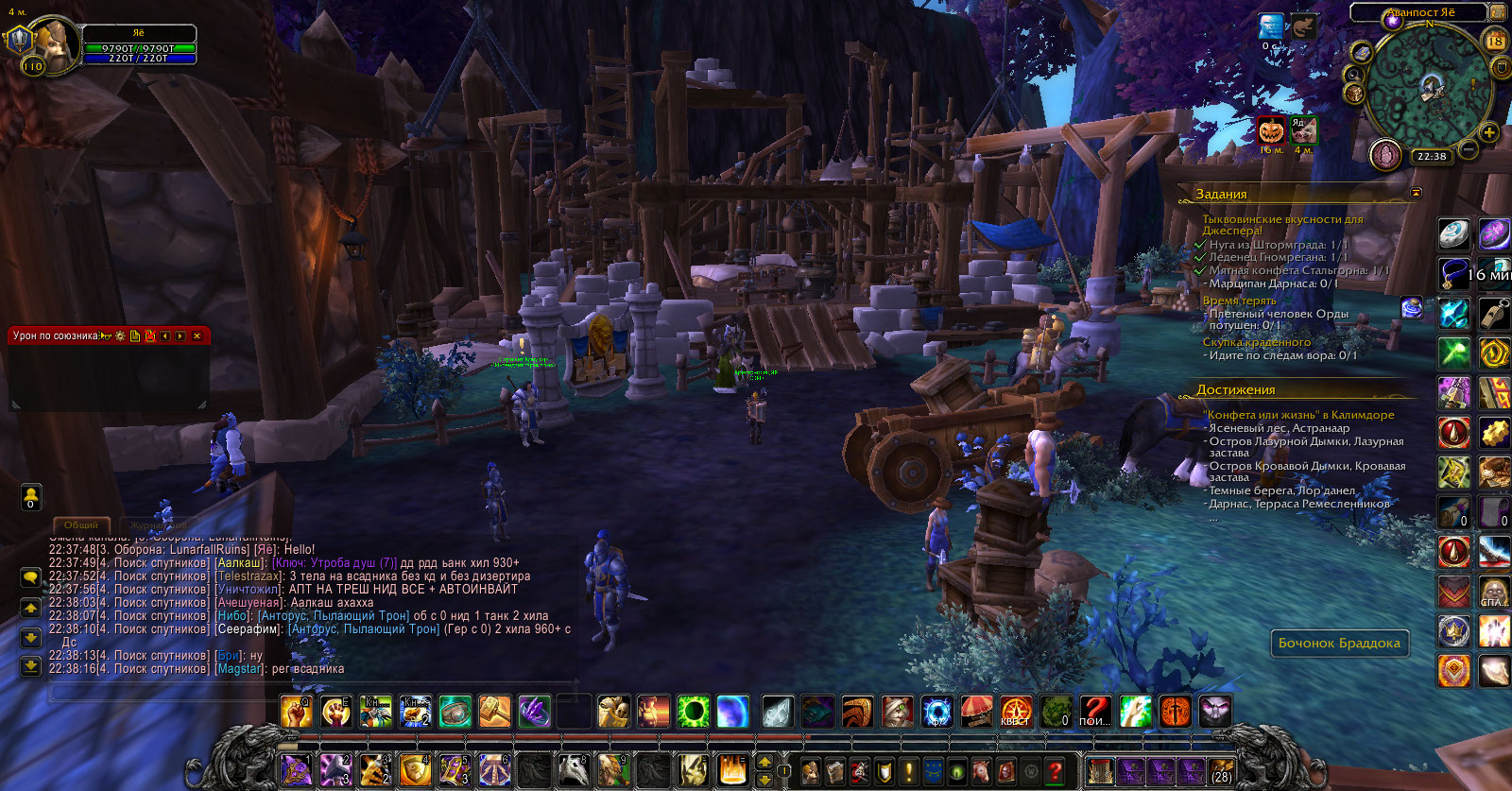Screen dimensions: 1512x791
Task: Click the Бочонок Брэддока button
Action: click(1339, 644)
